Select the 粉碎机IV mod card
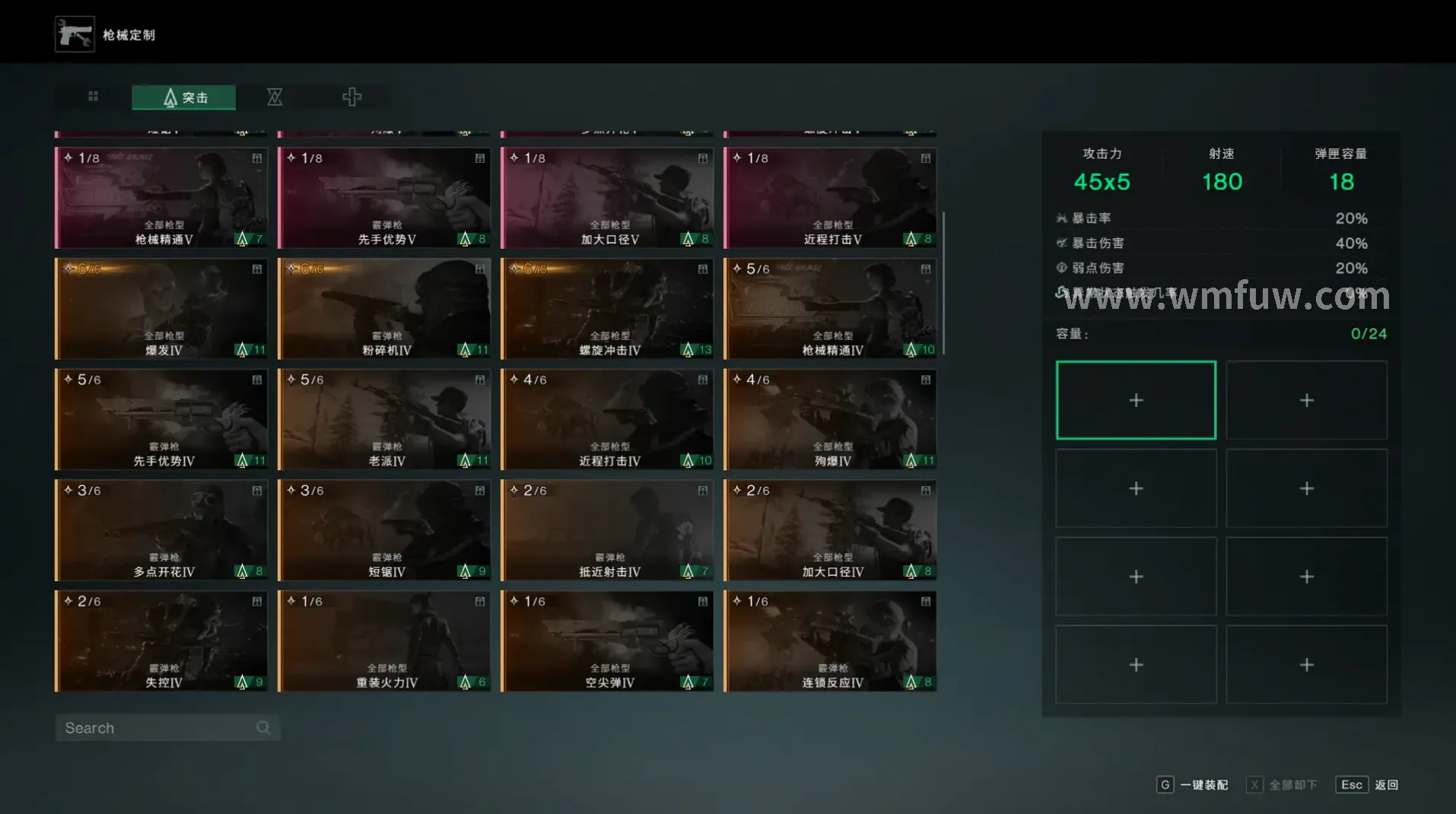 point(384,309)
